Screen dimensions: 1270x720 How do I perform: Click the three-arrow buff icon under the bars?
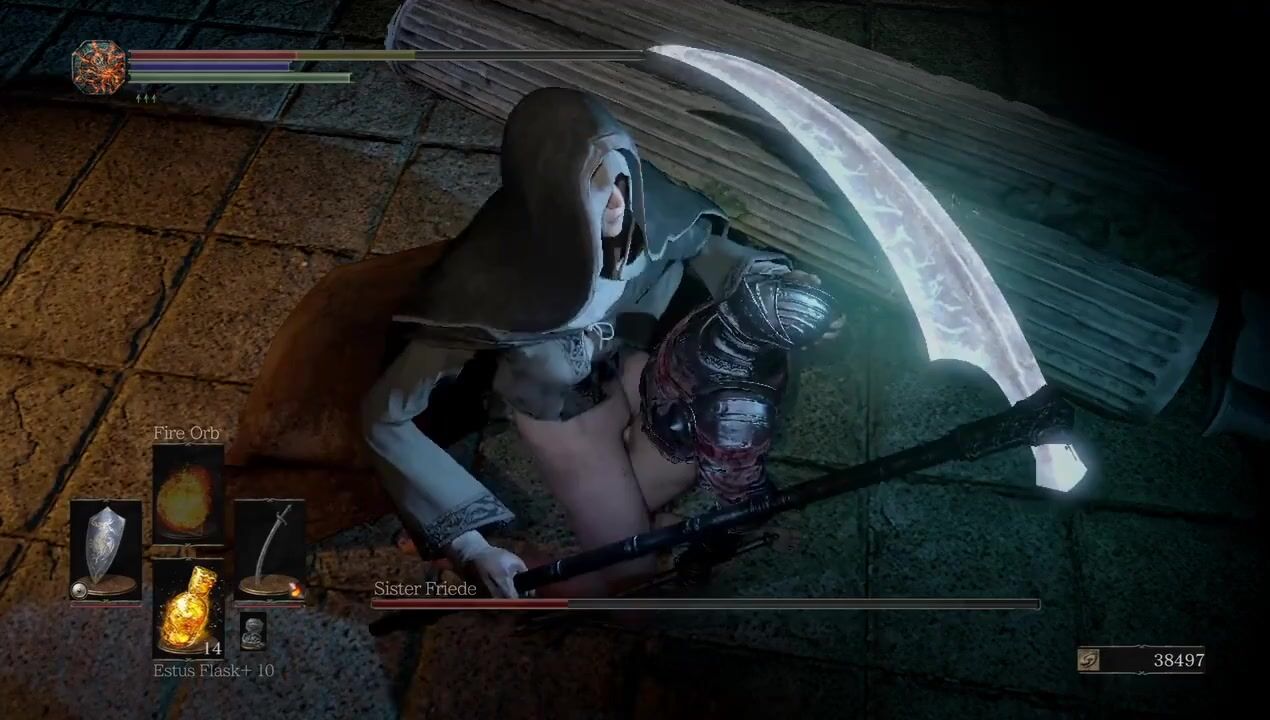tap(146, 98)
